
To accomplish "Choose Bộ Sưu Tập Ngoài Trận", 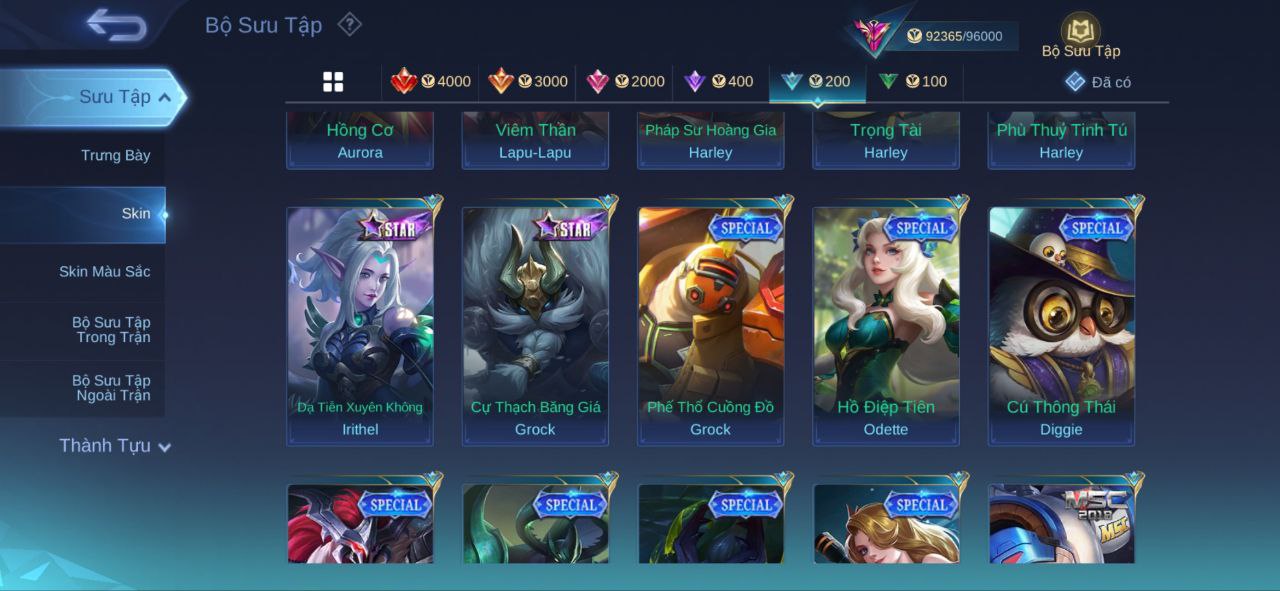I will coord(110,388).
